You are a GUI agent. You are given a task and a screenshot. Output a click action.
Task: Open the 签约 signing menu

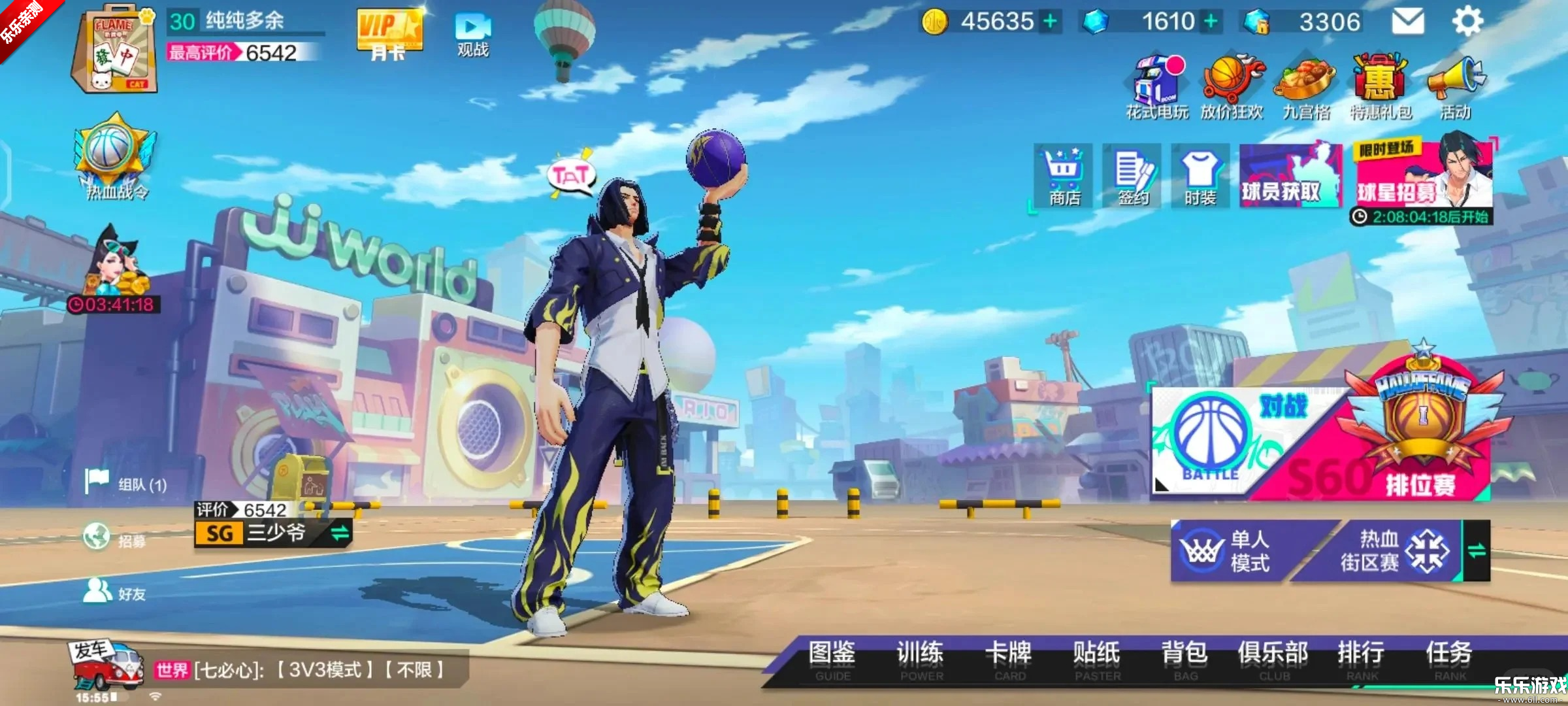(1132, 176)
